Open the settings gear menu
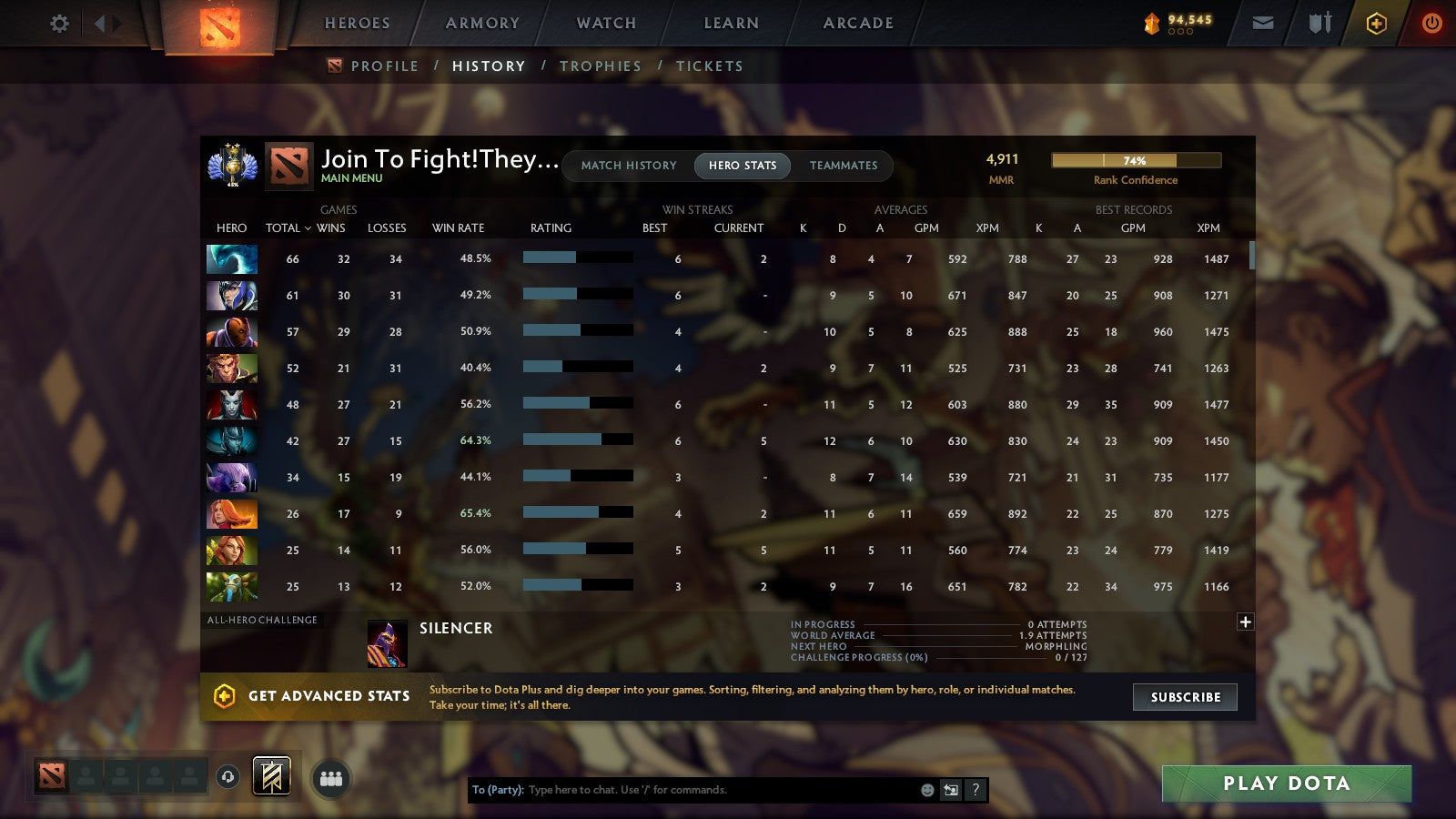Viewport: 1456px width, 819px height. pos(59,25)
